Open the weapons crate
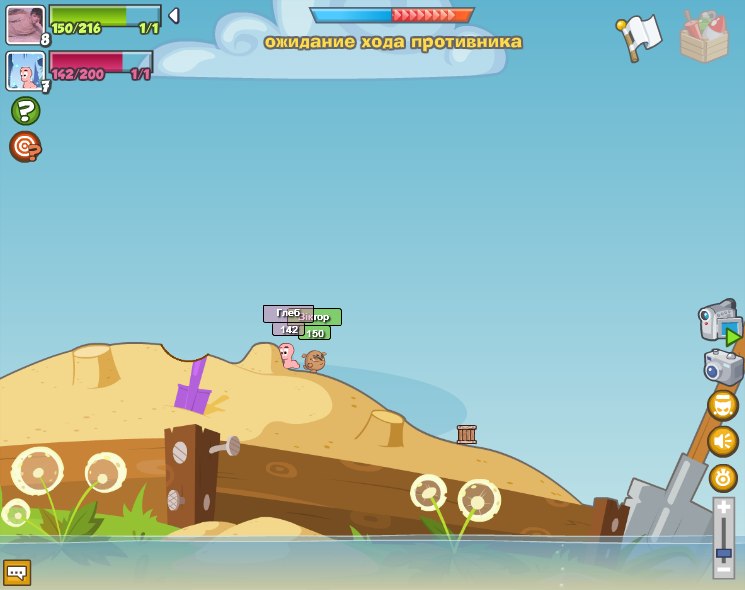The image size is (745, 590). [x=704, y=37]
